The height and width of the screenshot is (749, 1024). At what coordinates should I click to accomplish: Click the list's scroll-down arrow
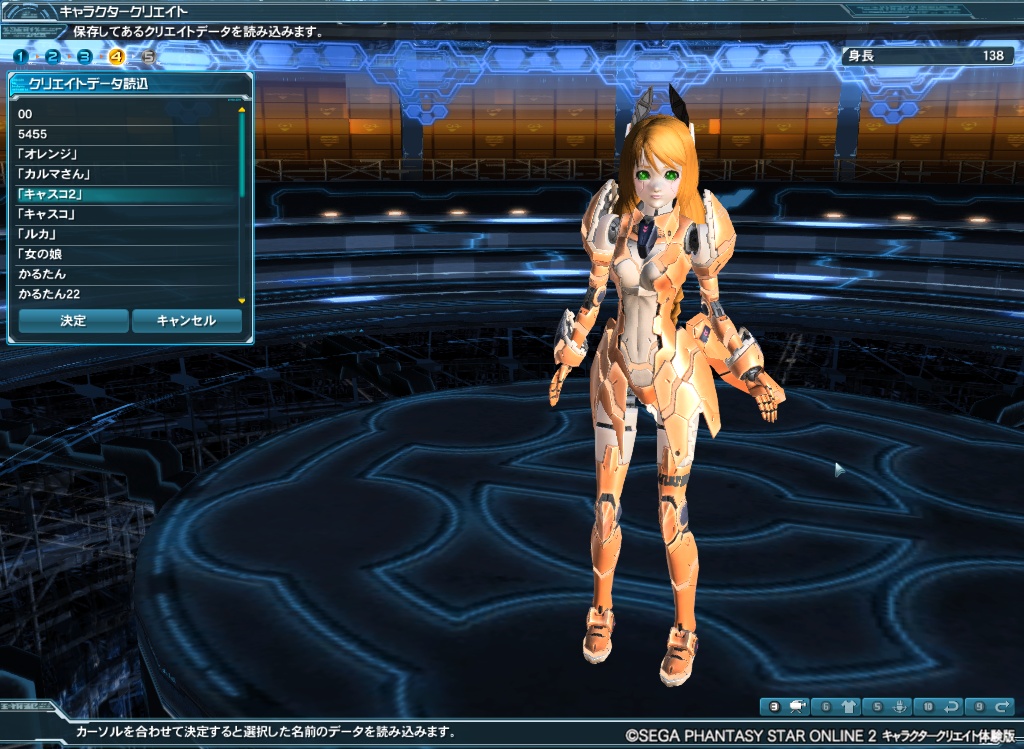241,300
